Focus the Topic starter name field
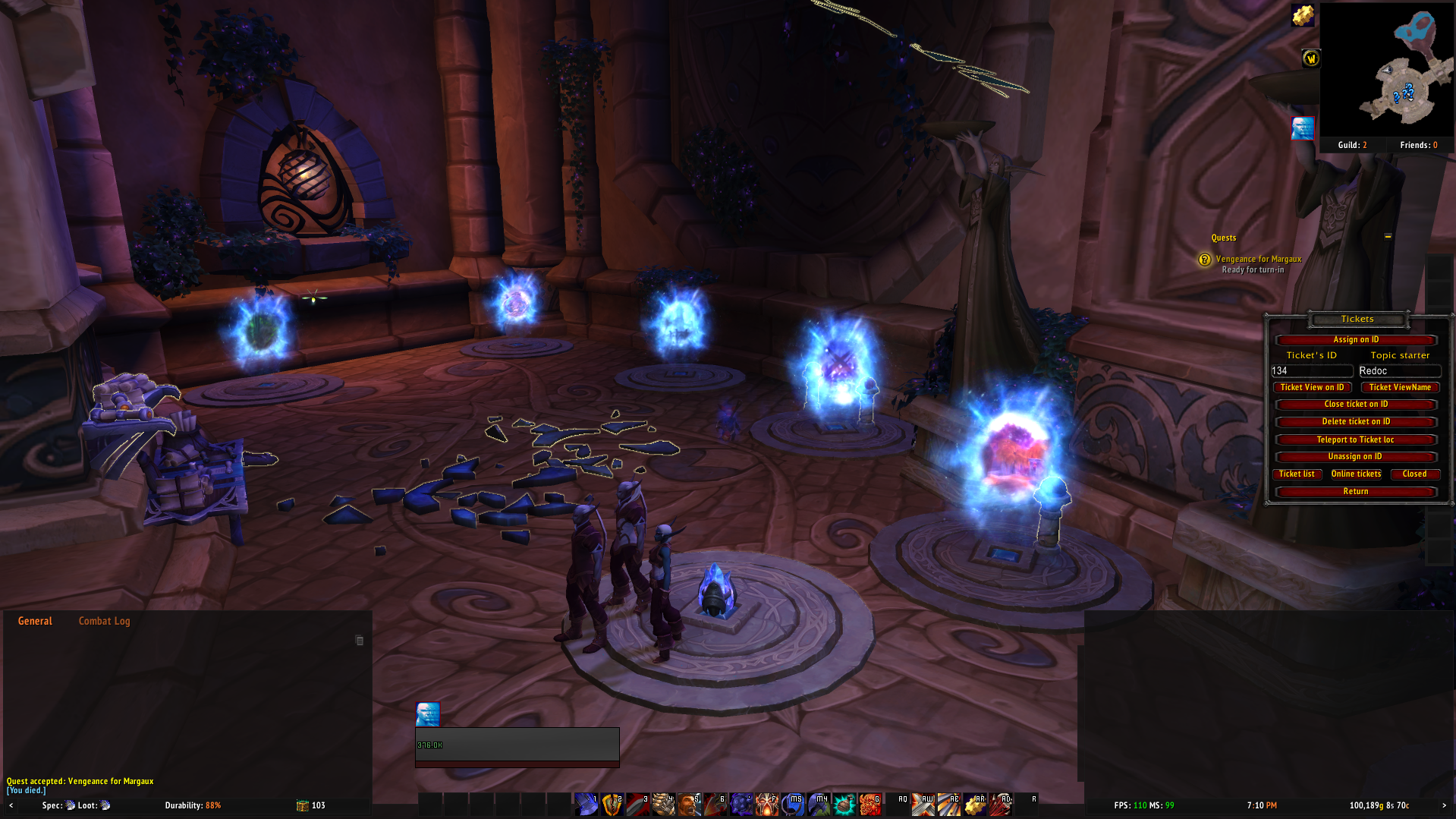The image size is (1456, 819). pos(1399,371)
